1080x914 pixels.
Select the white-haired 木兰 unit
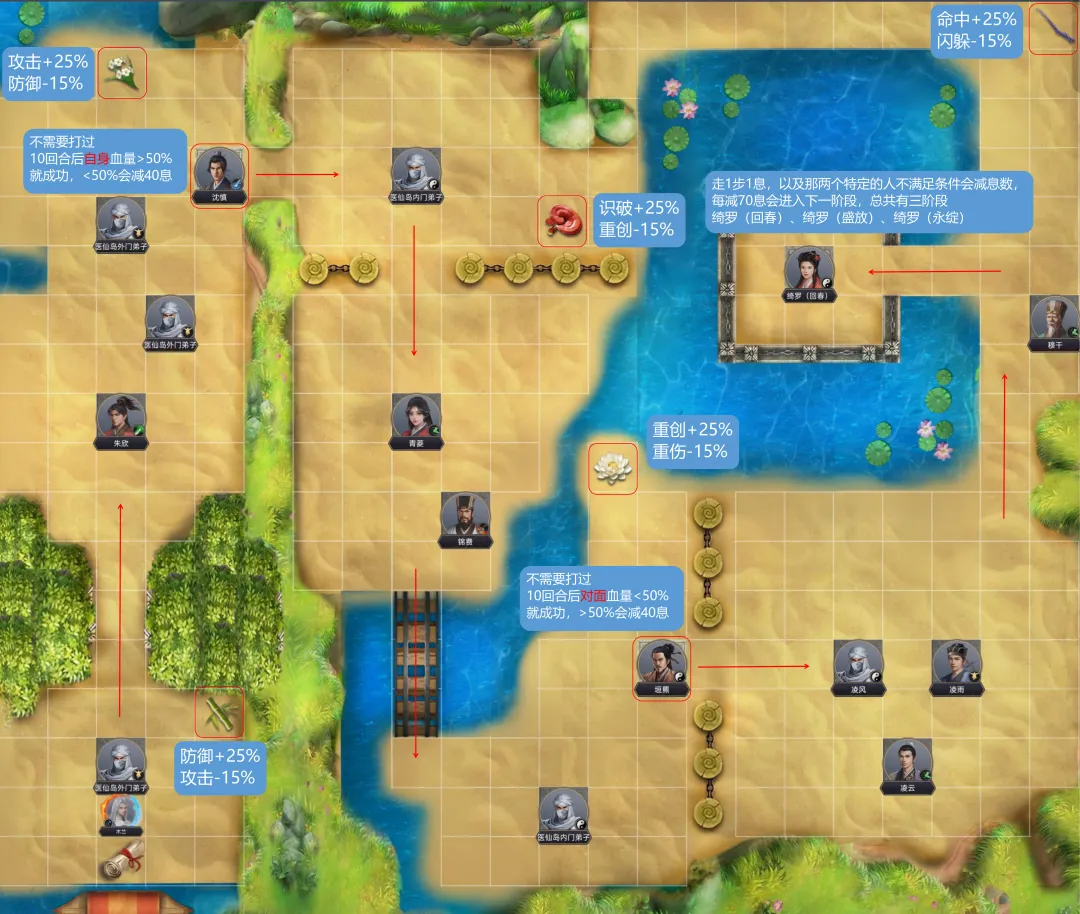click(x=121, y=812)
